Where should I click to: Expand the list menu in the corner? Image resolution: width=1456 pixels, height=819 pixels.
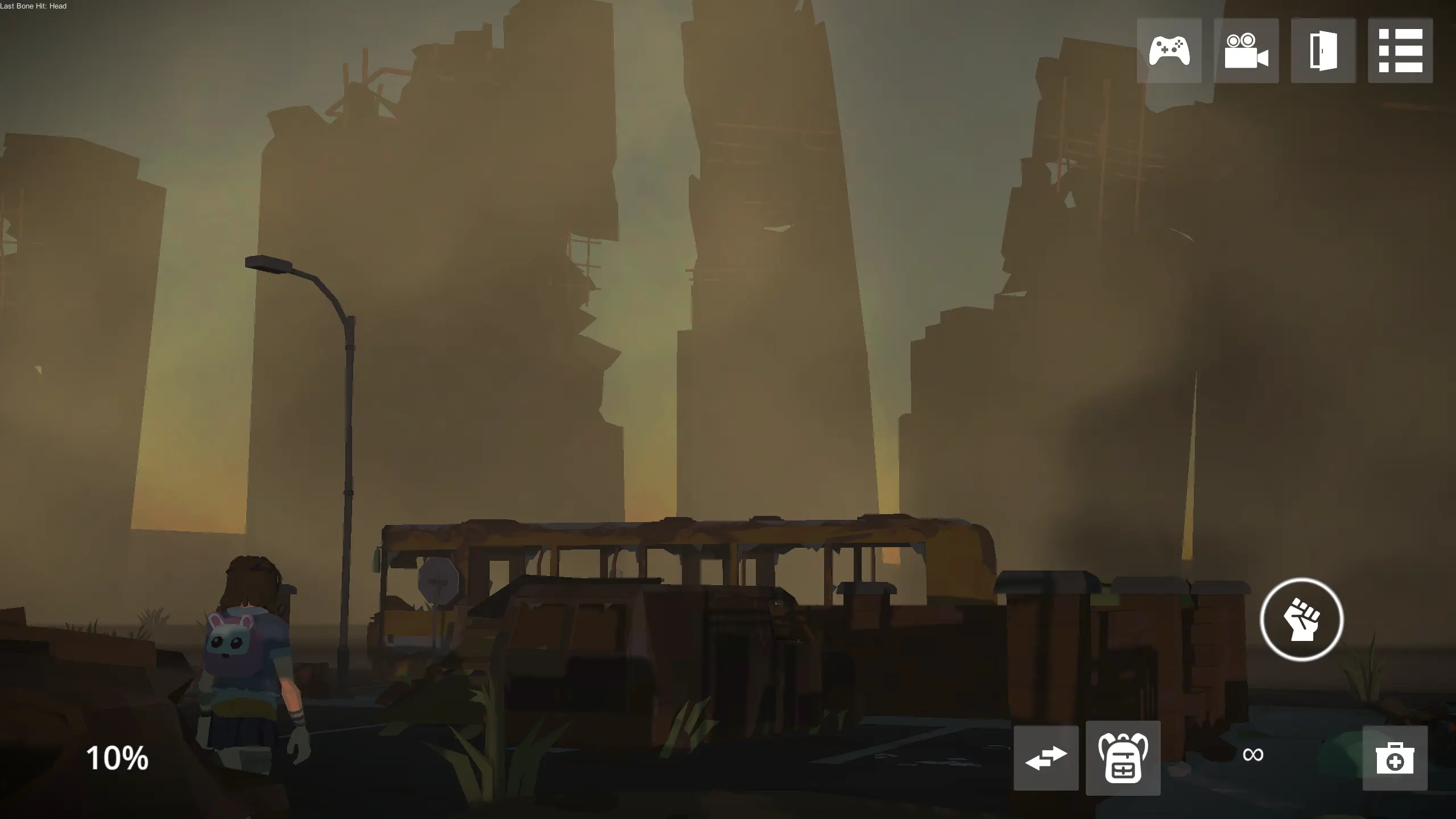click(x=1400, y=51)
